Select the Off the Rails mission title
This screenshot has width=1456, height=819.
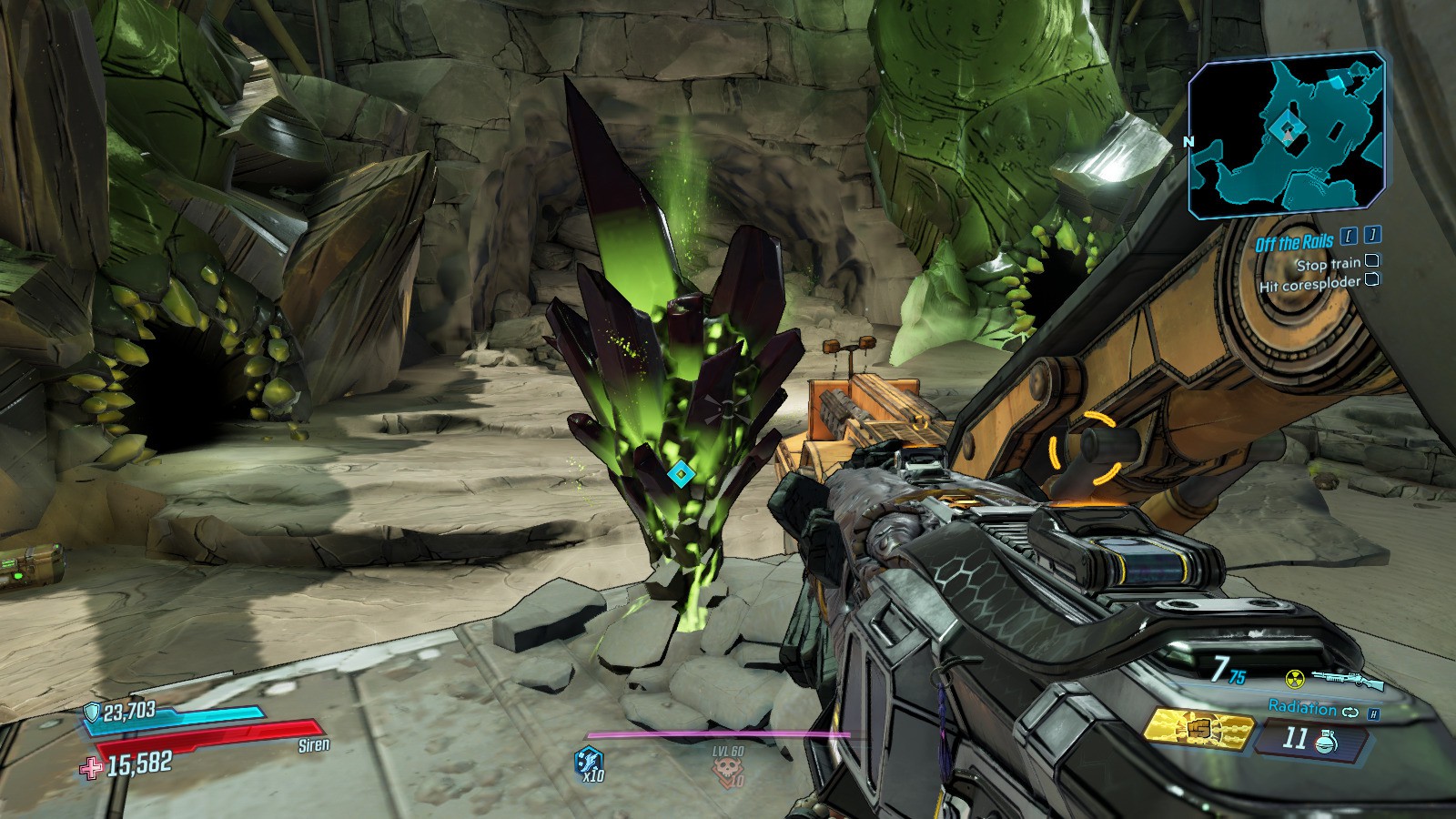[x=1294, y=242]
